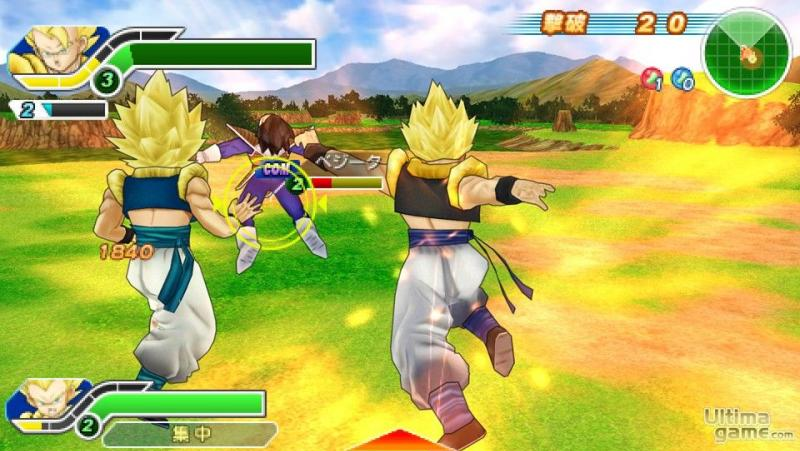The image size is (800, 451).
Task: Click the 集中 partner command label
Action: point(188,434)
